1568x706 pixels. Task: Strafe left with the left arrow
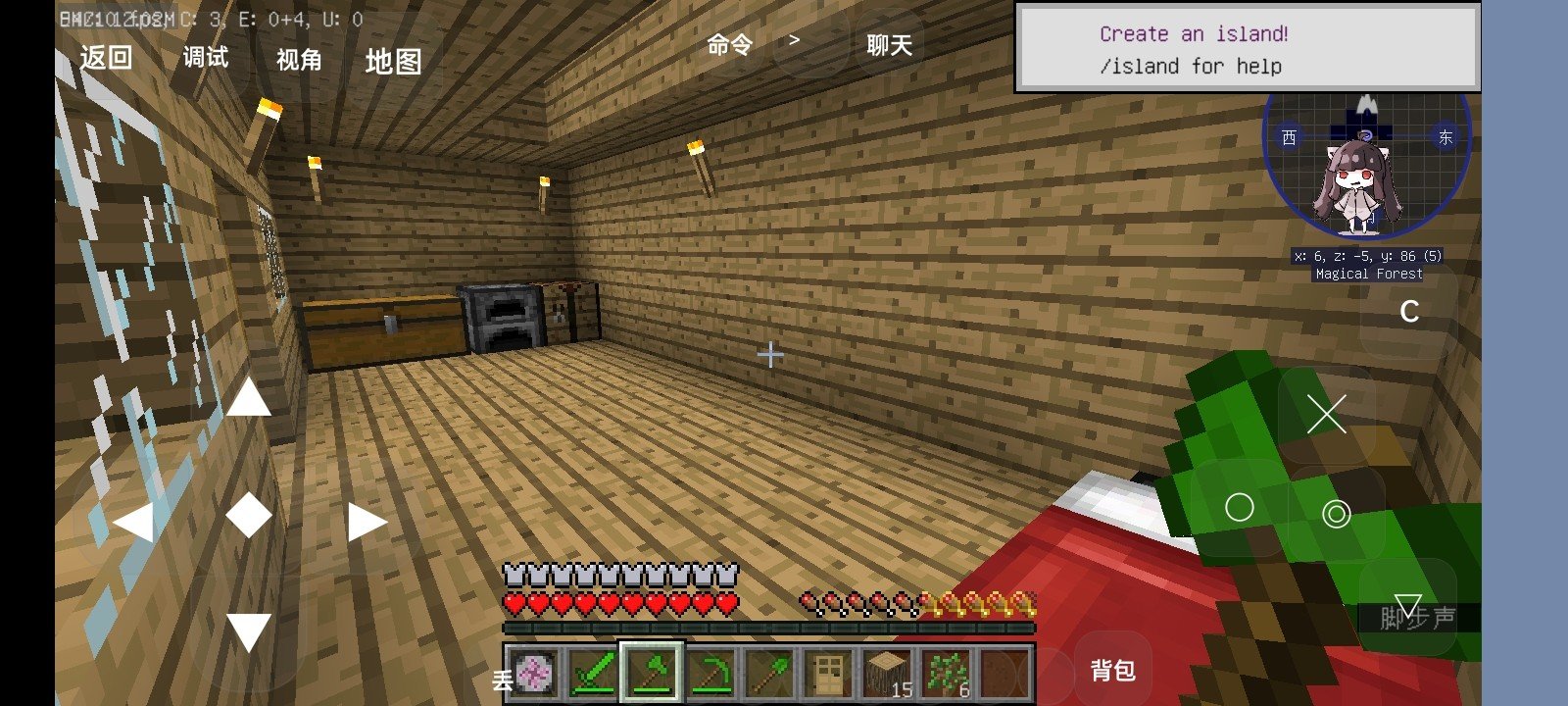pyautogui.click(x=134, y=522)
